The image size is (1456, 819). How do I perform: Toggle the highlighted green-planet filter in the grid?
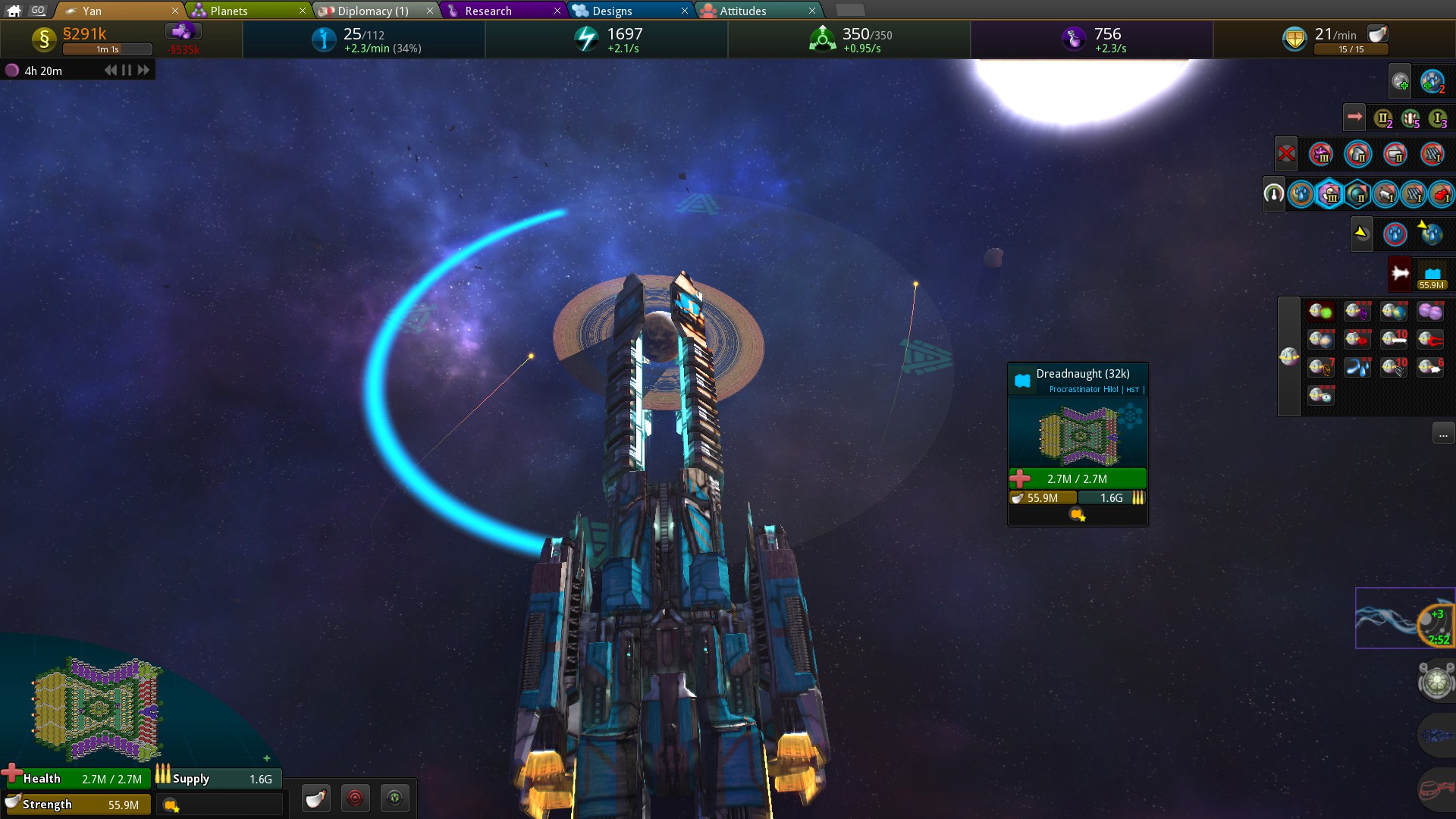[x=1321, y=310]
